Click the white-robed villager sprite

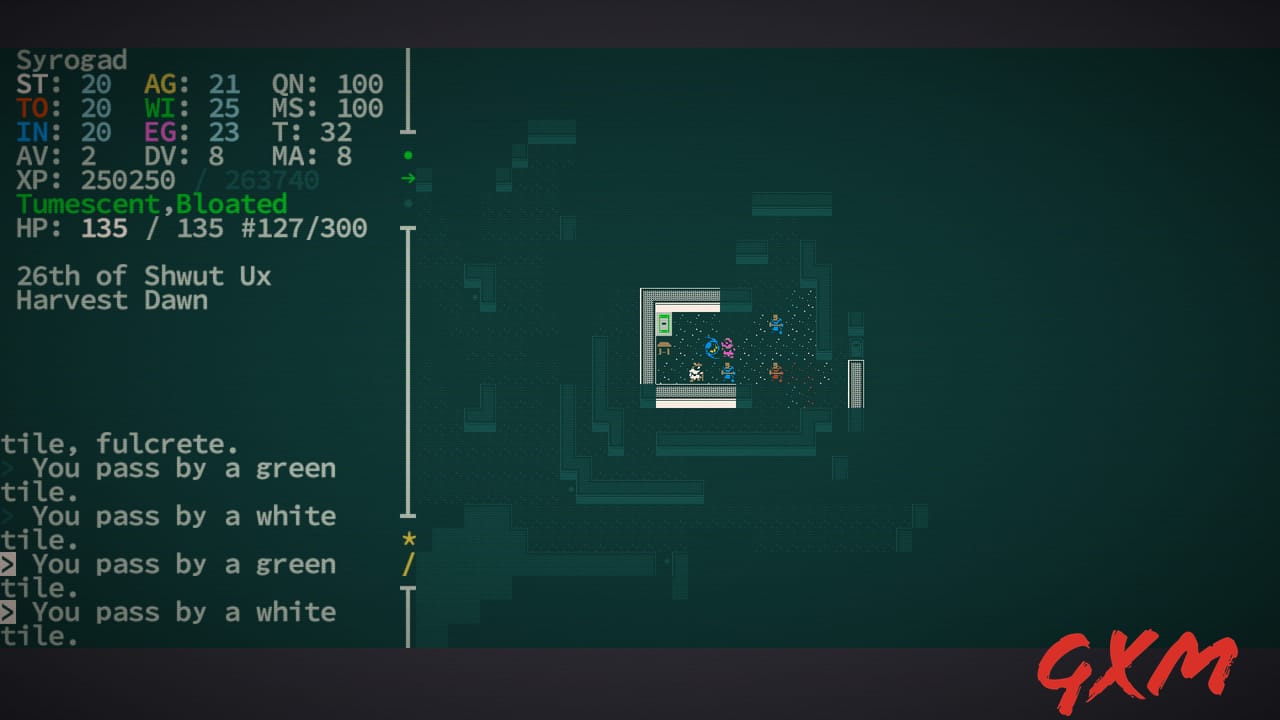(x=695, y=371)
